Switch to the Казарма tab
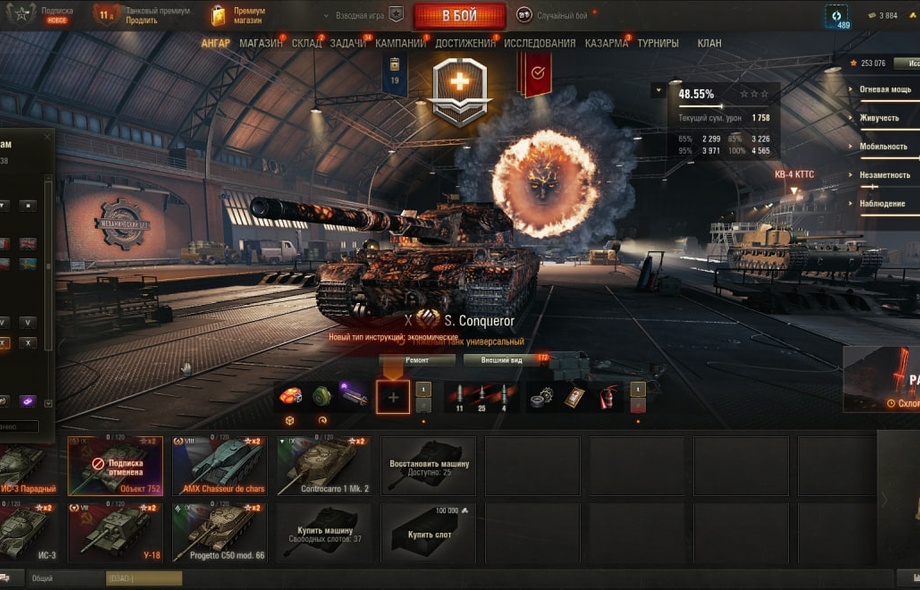The image size is (920, 590). pos(606,43)
